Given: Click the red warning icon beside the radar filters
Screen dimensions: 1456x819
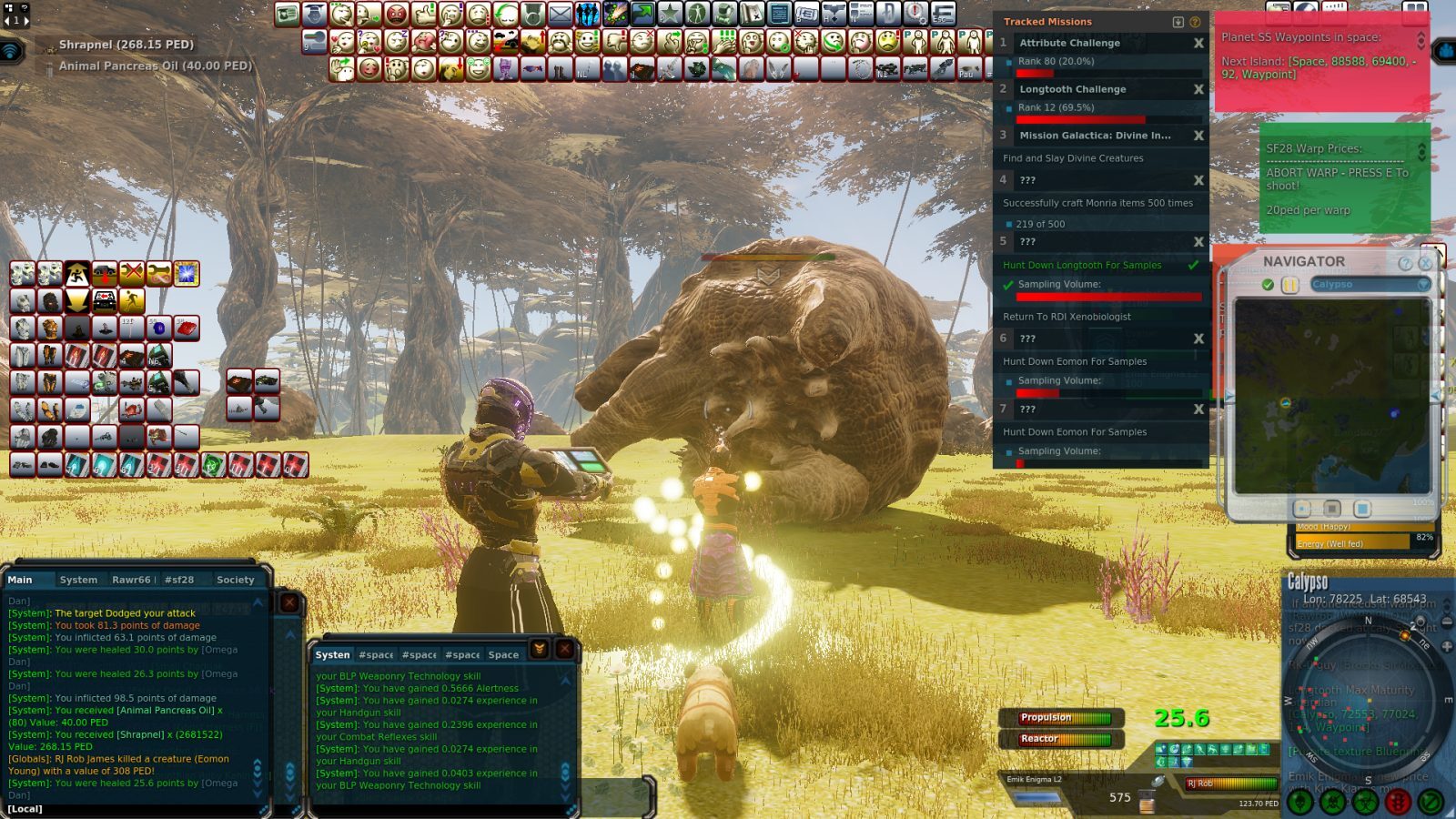Looking at the screenshot, I should (x=1400, y=801).
